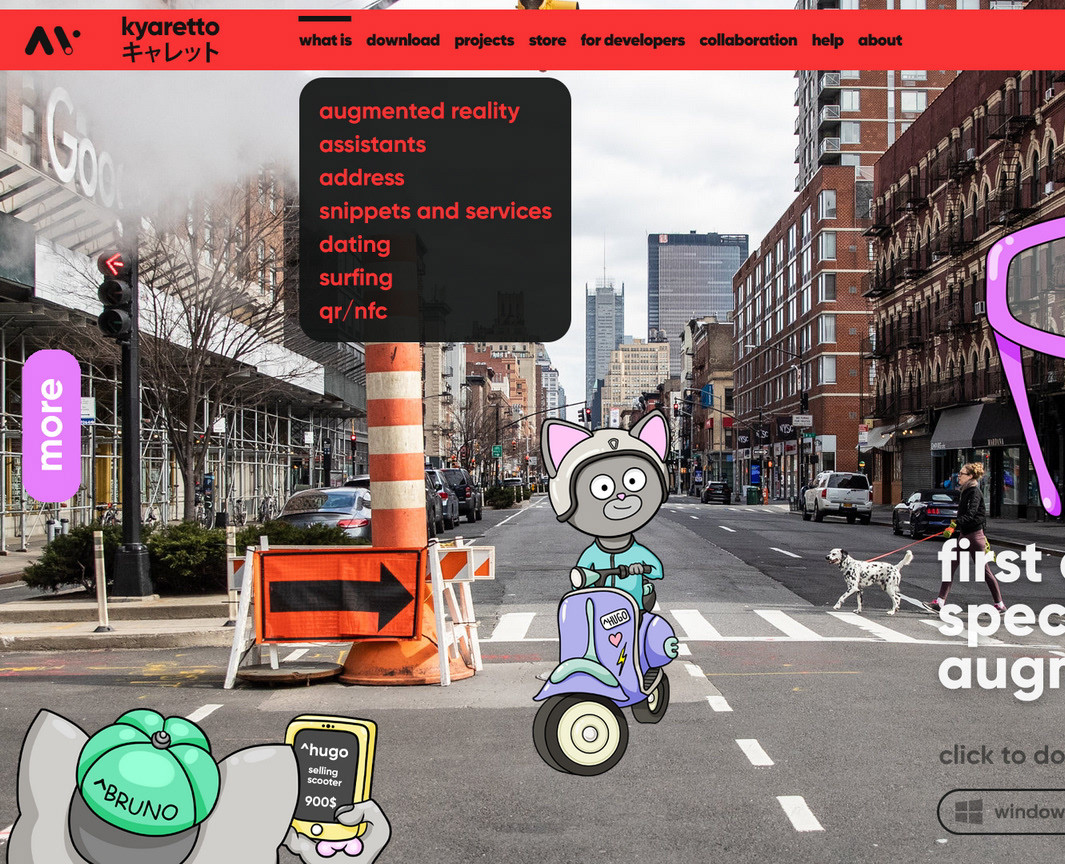Open the "for developers" page
This screenshot has height=864, width=1065.
click(632, 40)
